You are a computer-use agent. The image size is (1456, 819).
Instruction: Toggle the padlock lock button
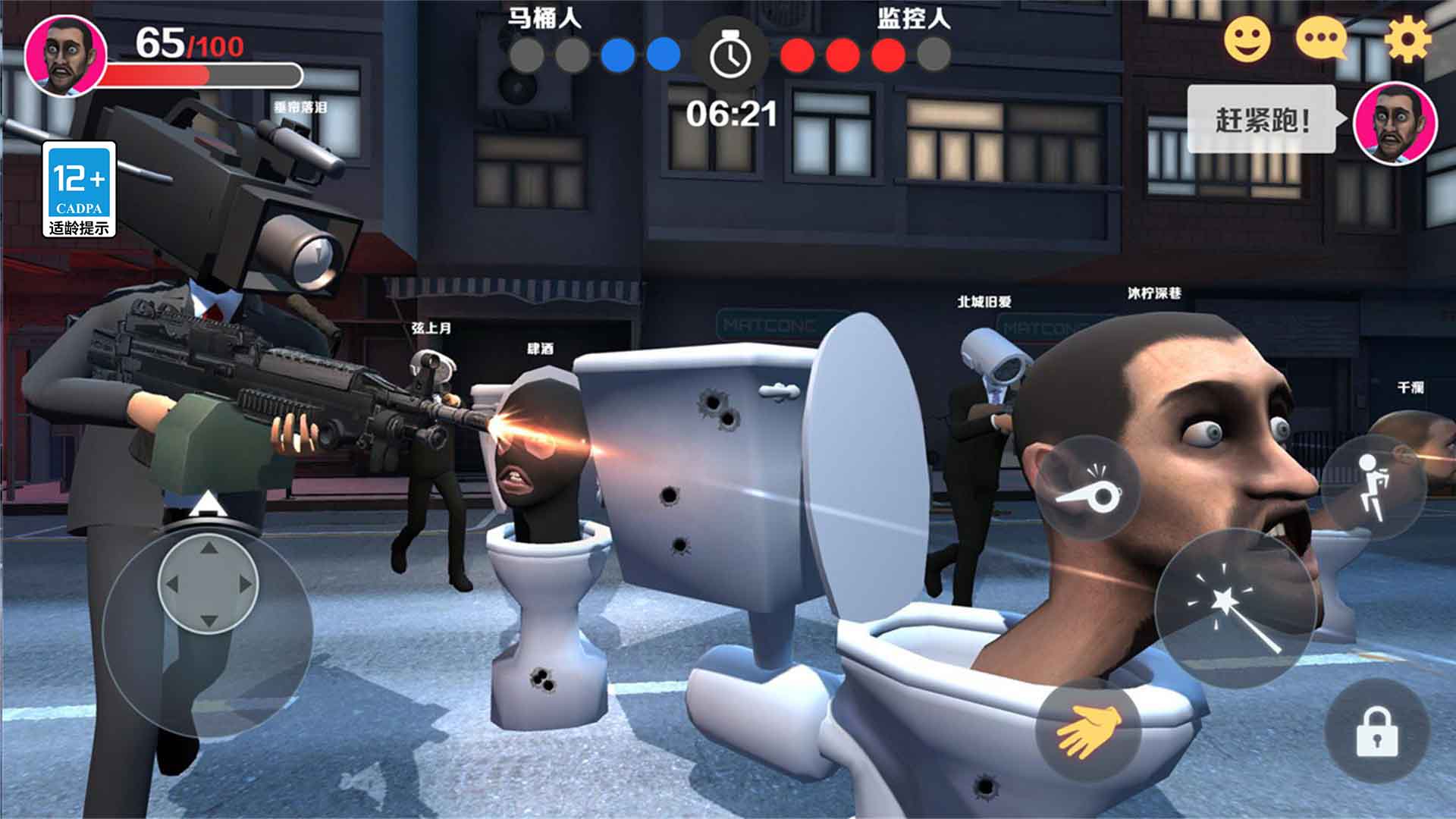(x=1376, y=731)
